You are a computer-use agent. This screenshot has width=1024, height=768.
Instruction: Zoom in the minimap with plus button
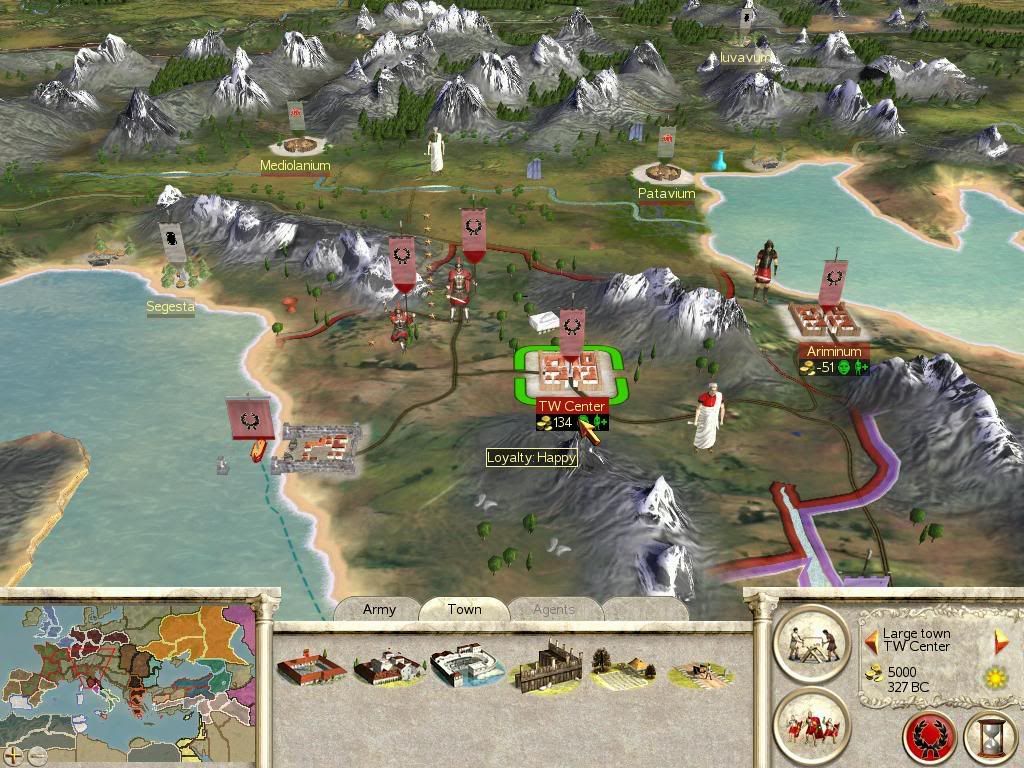(x=14, y=755)
